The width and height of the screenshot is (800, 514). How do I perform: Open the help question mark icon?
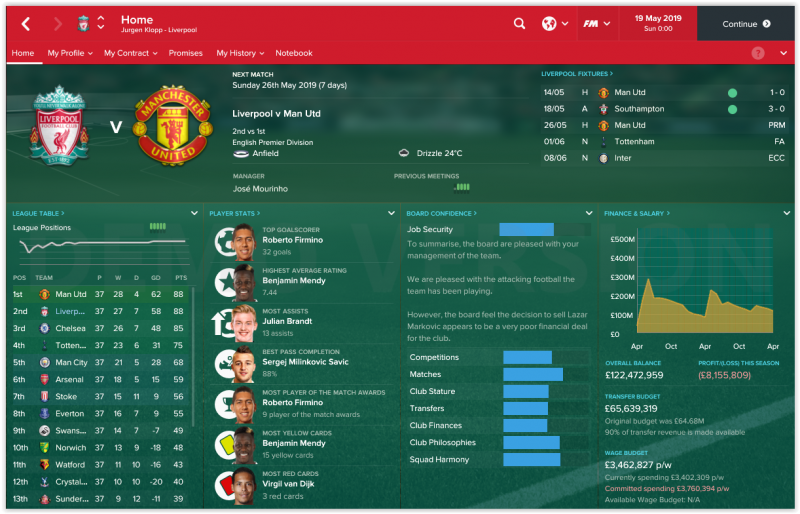758,53
